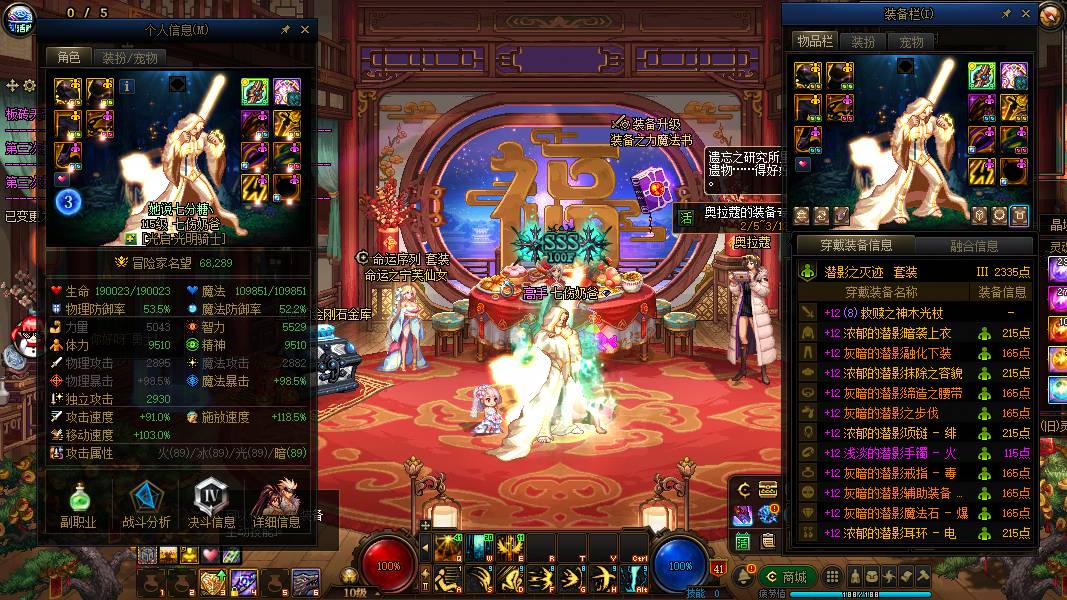The image size is (1067, 600).
Task: Click the blue info icon in character panel
Action: (127, 87)
